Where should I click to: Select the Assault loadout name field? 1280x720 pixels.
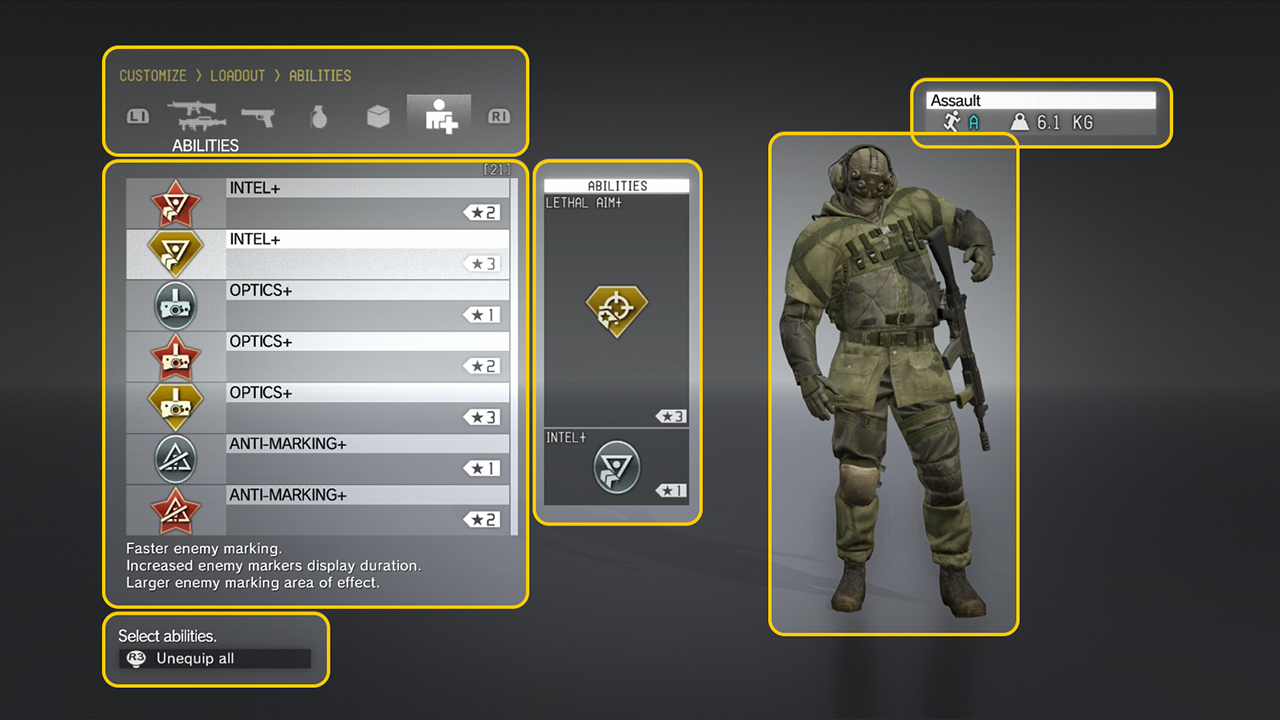1041,101
